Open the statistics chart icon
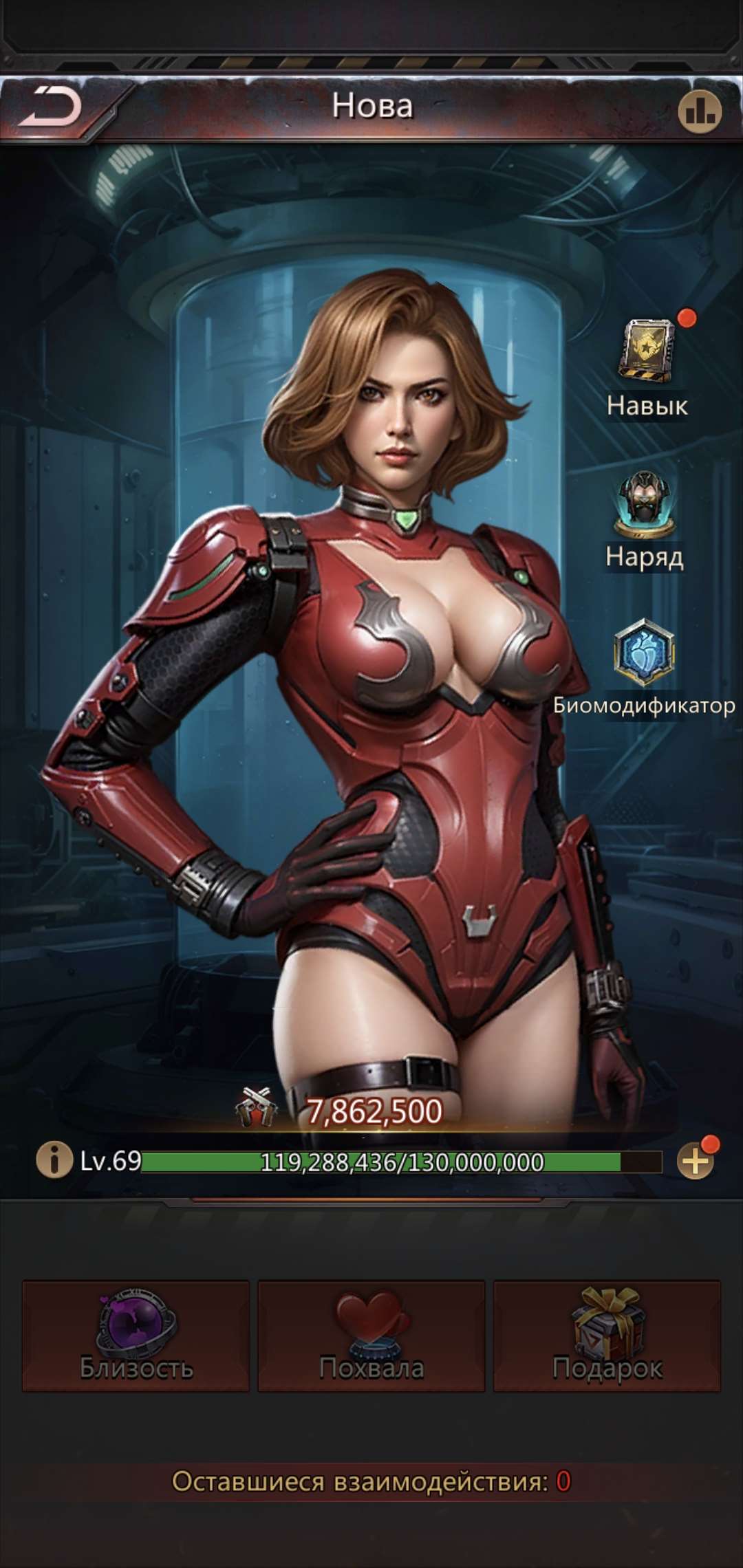Image resolution: width=743 pixels, height=1568 pixels. coord(700,110)
